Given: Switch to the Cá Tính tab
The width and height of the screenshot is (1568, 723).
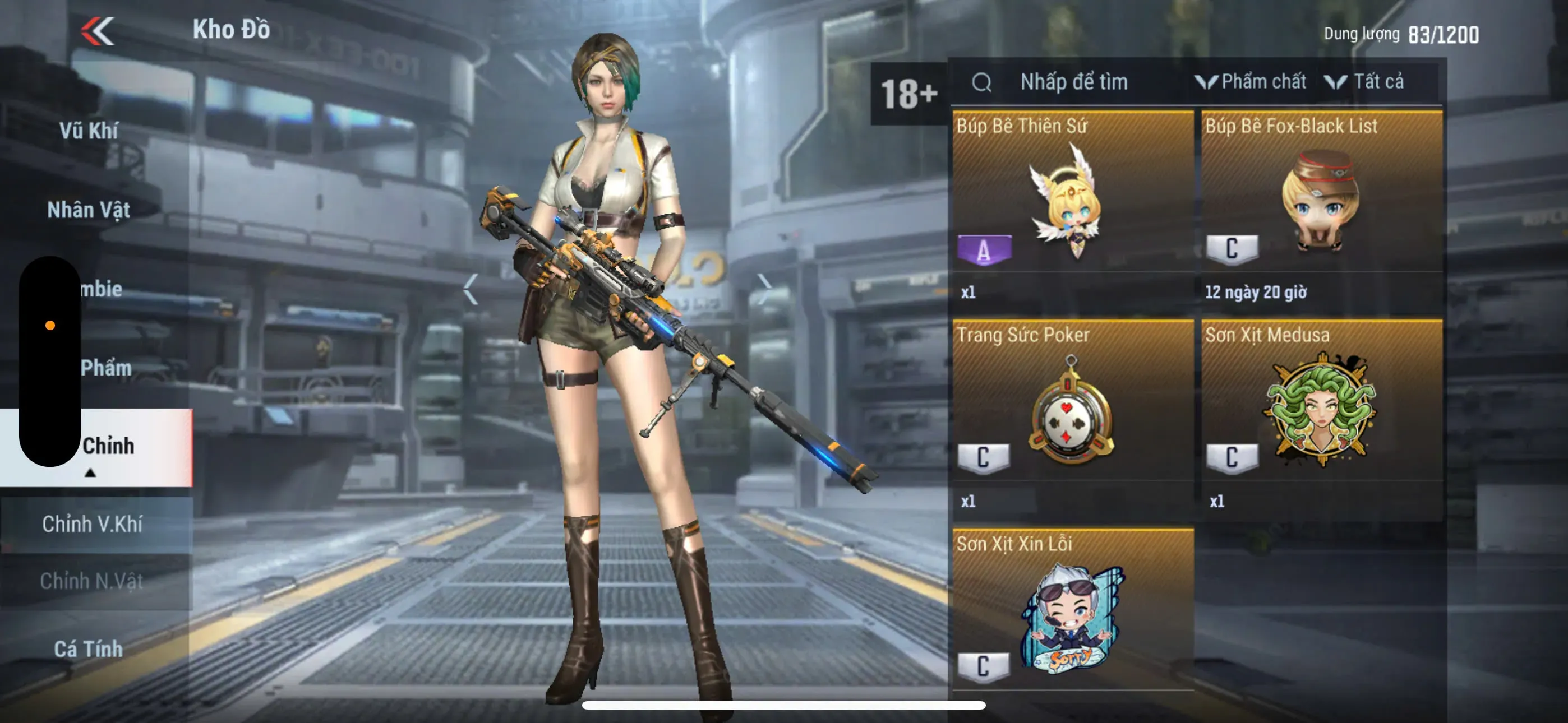Looking at the screenshot, I should click(89, 649).
